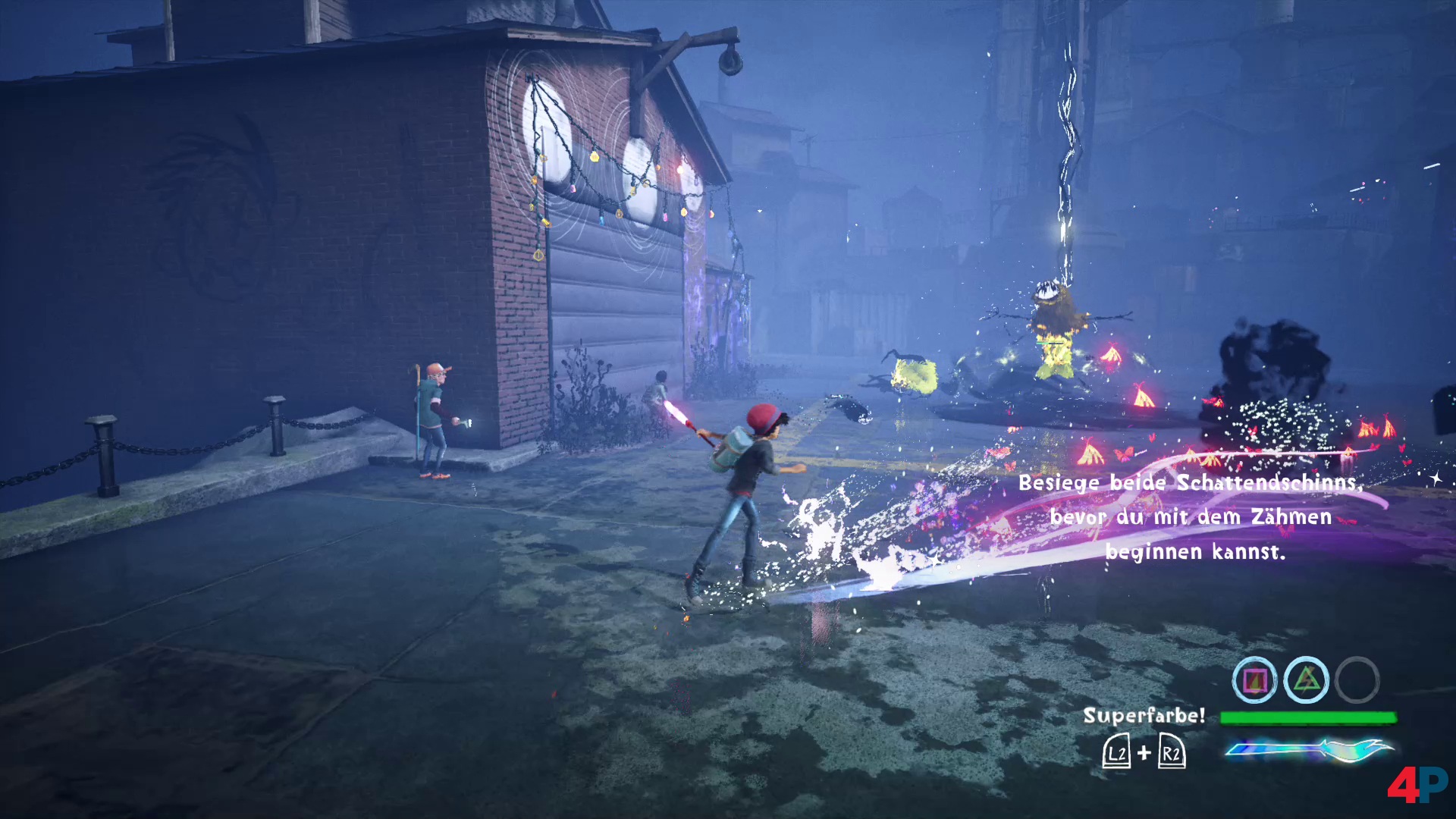Click the empty grey ability slot
This screenshot has width=1456, height=819.
tap(1357, 680)
